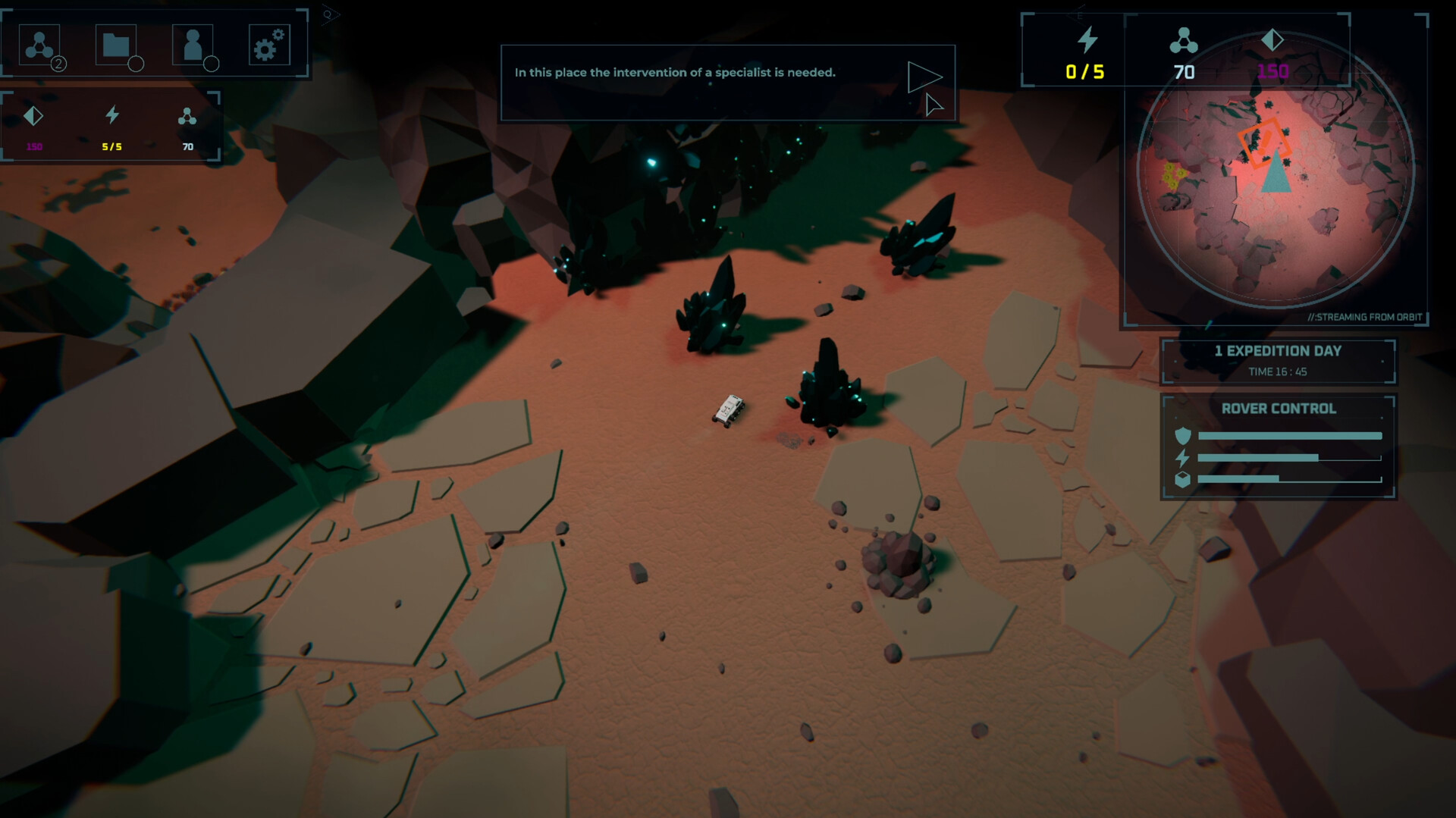
Task: Toggle the circle marker beside the folder icon
Action: [137, 63]
